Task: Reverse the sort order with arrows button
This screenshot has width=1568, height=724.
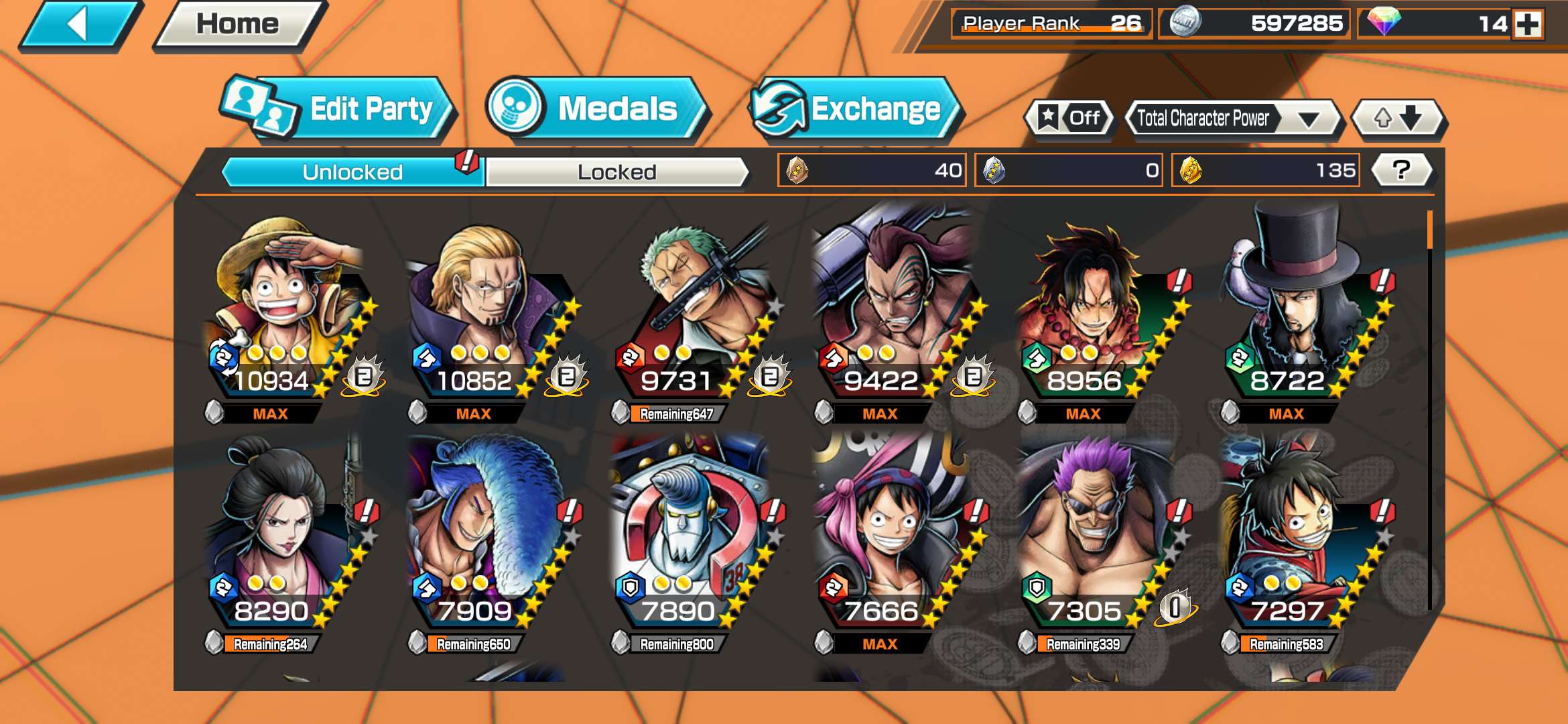Action: click(x=1398, y=119)
